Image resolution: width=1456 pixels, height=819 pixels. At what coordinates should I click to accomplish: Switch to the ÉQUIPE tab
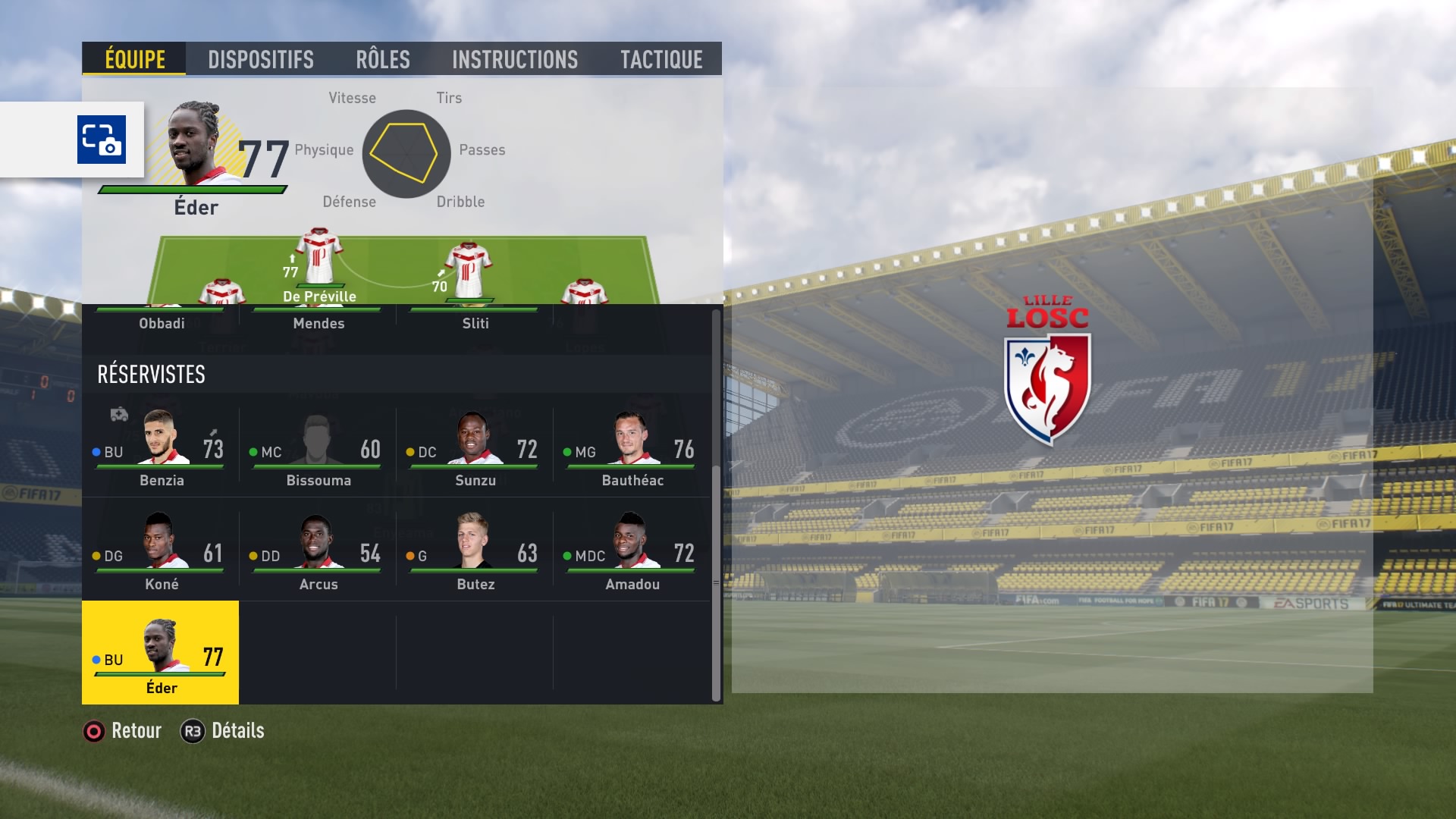point(134,59)
